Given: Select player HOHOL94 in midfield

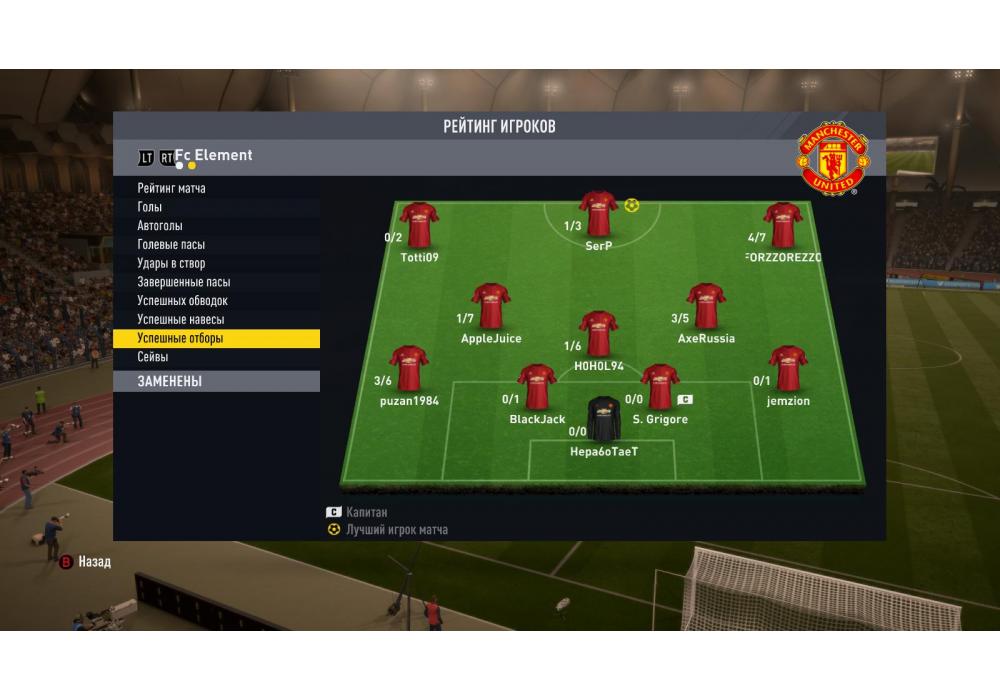Looking at the screenshot, I should 598,335.
